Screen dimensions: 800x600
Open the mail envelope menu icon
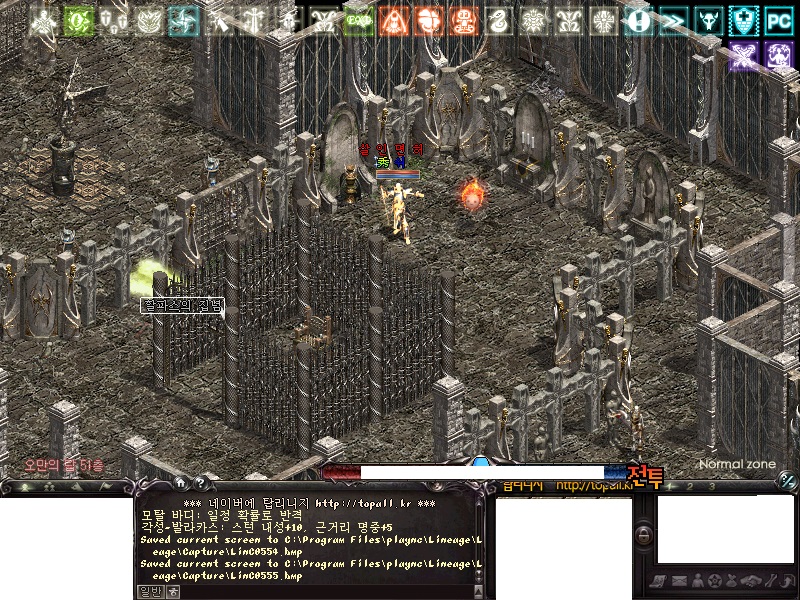(679, 581)
